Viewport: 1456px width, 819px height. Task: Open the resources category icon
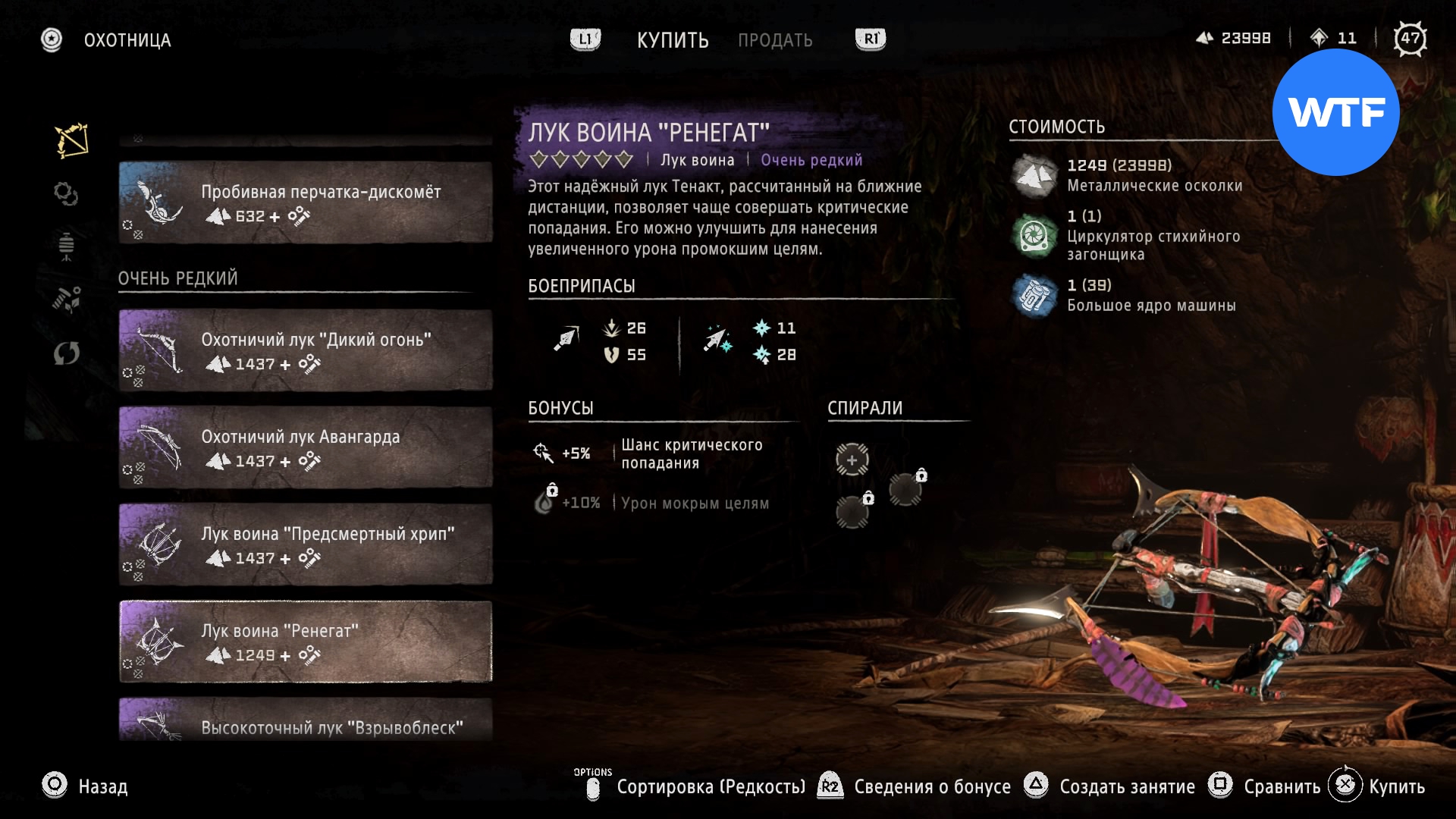(x=66, y=300)
